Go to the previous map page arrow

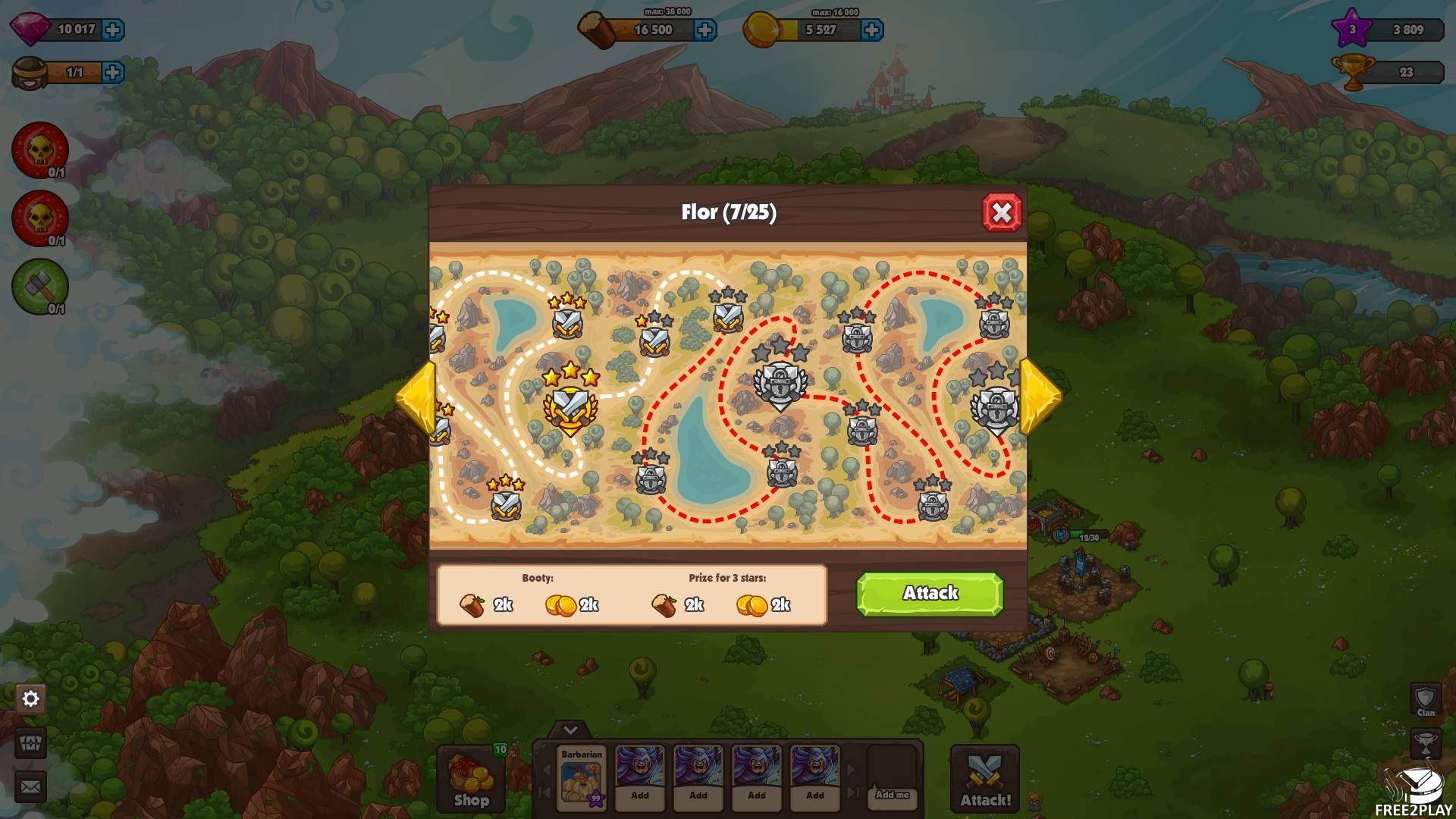pyautogui.click(x=416, y=395)
